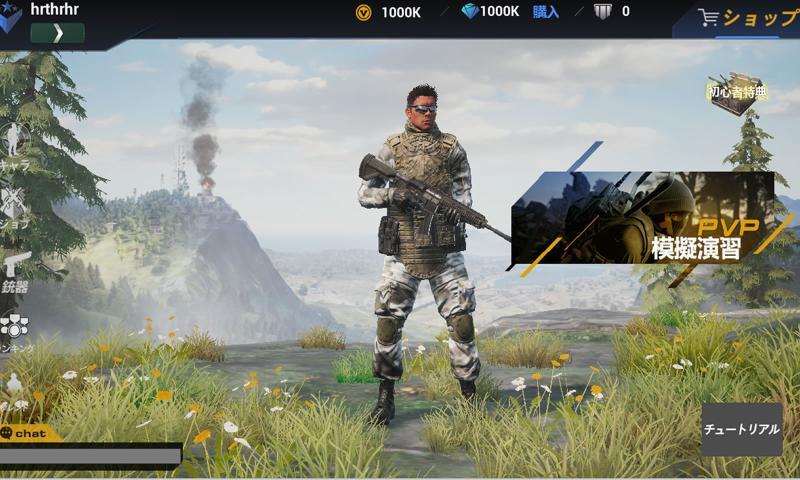This screenshot has height=480, width=800.
Task: Click the chat message input bar
Action: [90, 456]
